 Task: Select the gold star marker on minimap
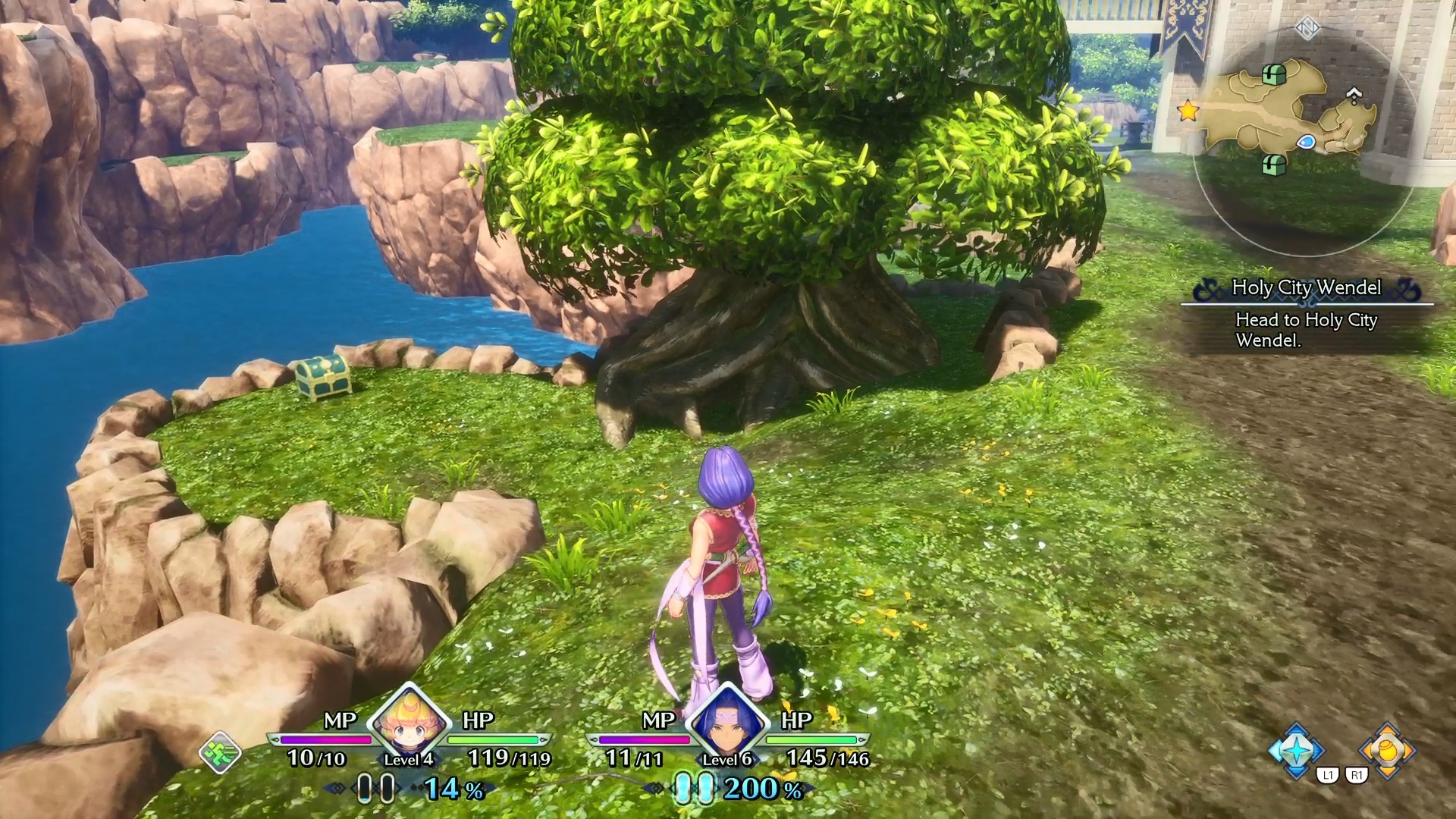coord(1188,111)
